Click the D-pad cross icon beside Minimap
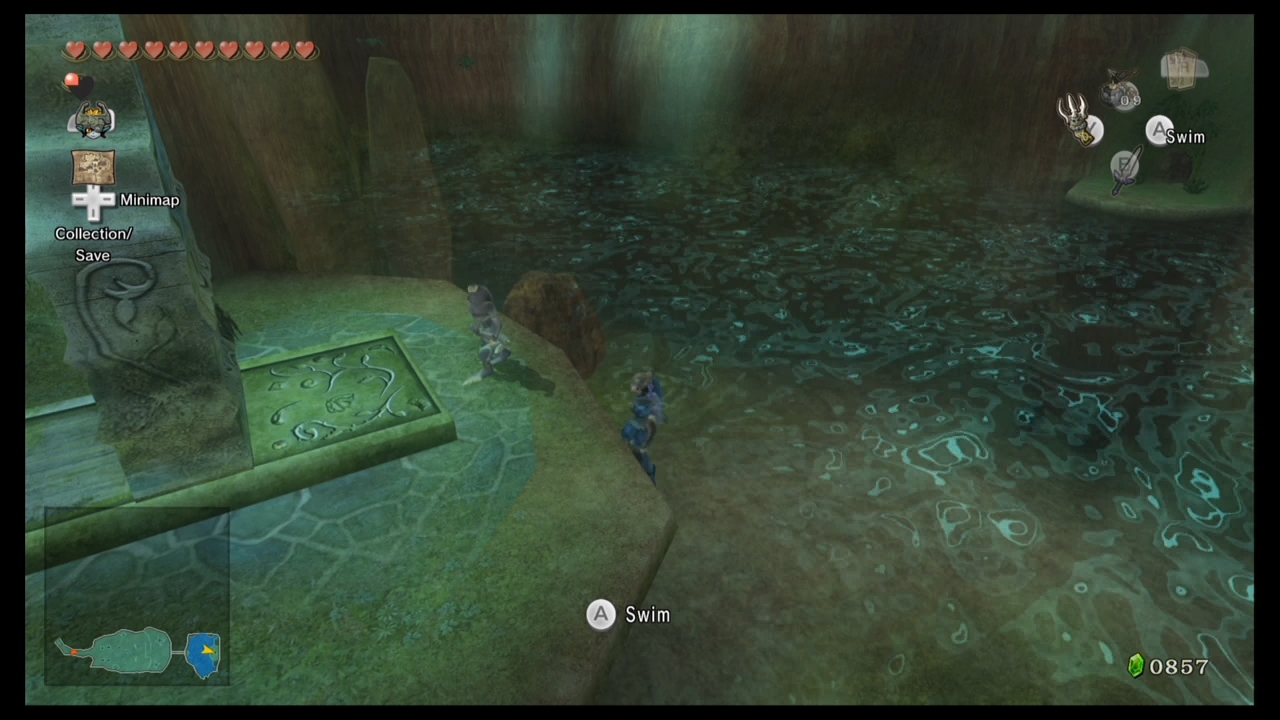This screenshot has width=1280, height=720. pyautogui.click(x=93, y=200)
